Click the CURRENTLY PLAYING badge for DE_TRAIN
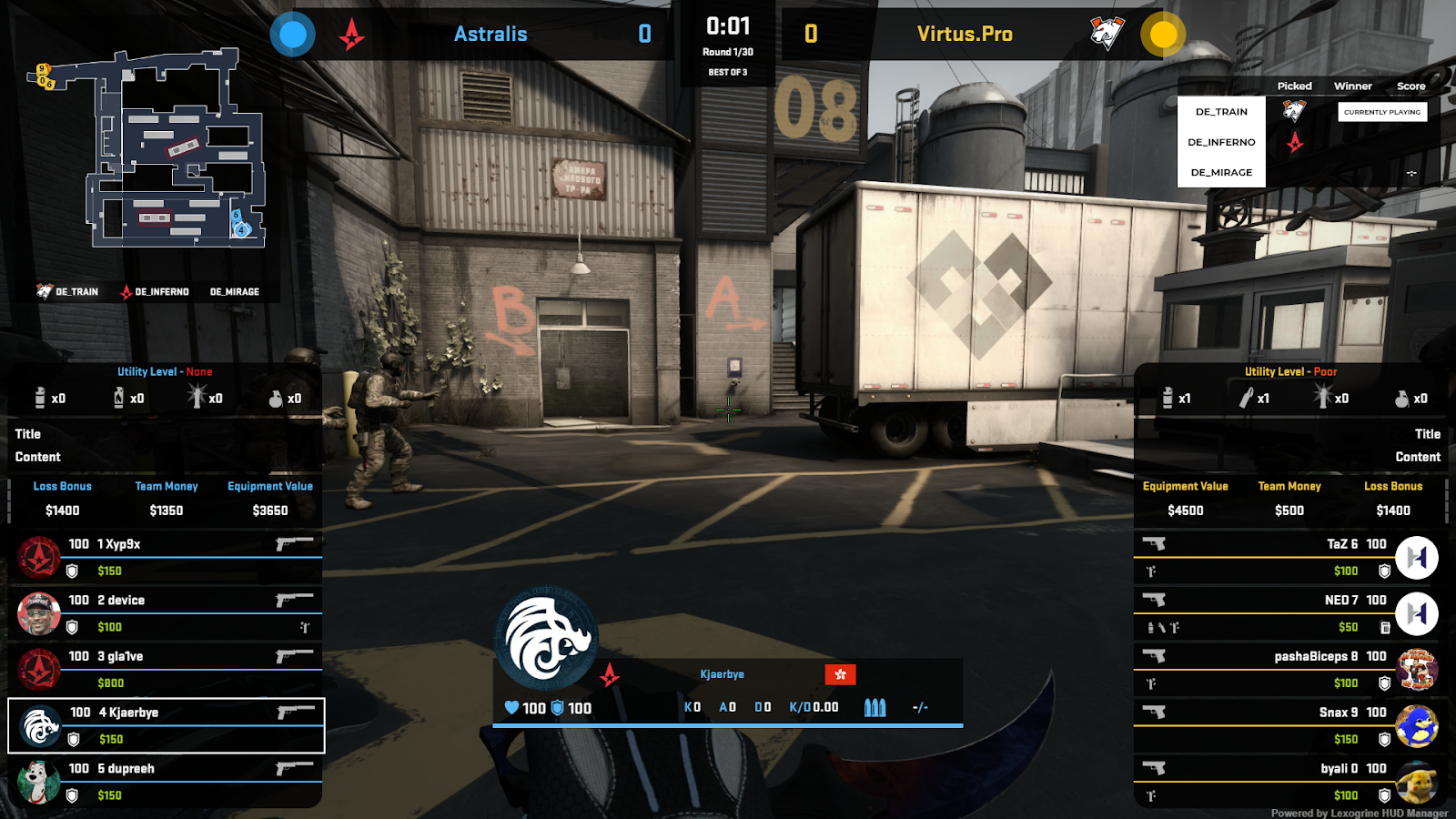This screenshot has height=819, width=1456. point(1381,111)
